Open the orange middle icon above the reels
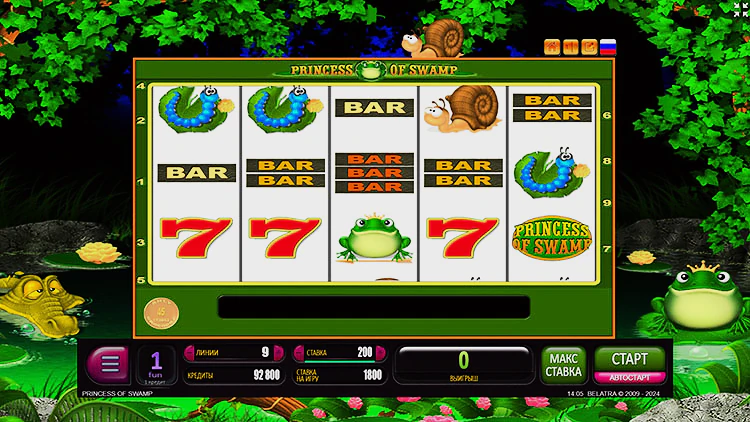The height and width of the screenshot is (422, 750). click(570, 46)
